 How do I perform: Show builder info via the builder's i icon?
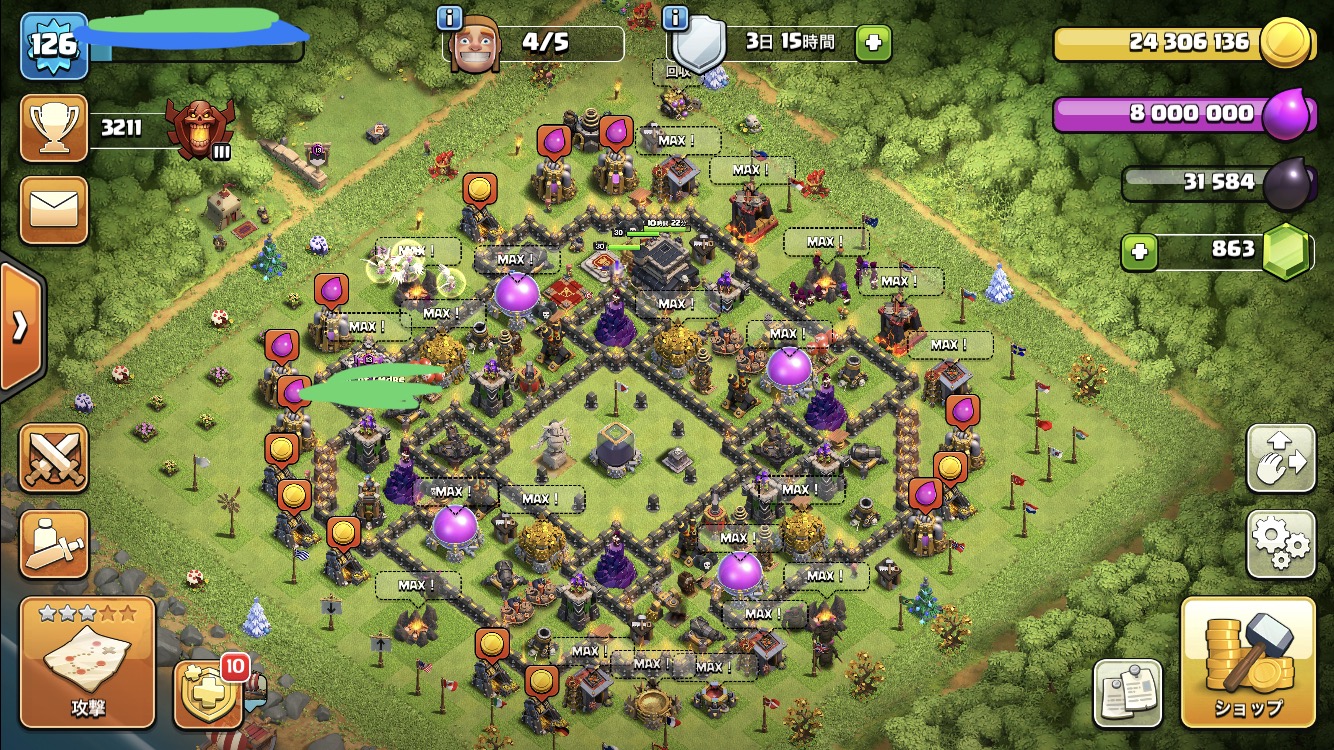(450, 17)
